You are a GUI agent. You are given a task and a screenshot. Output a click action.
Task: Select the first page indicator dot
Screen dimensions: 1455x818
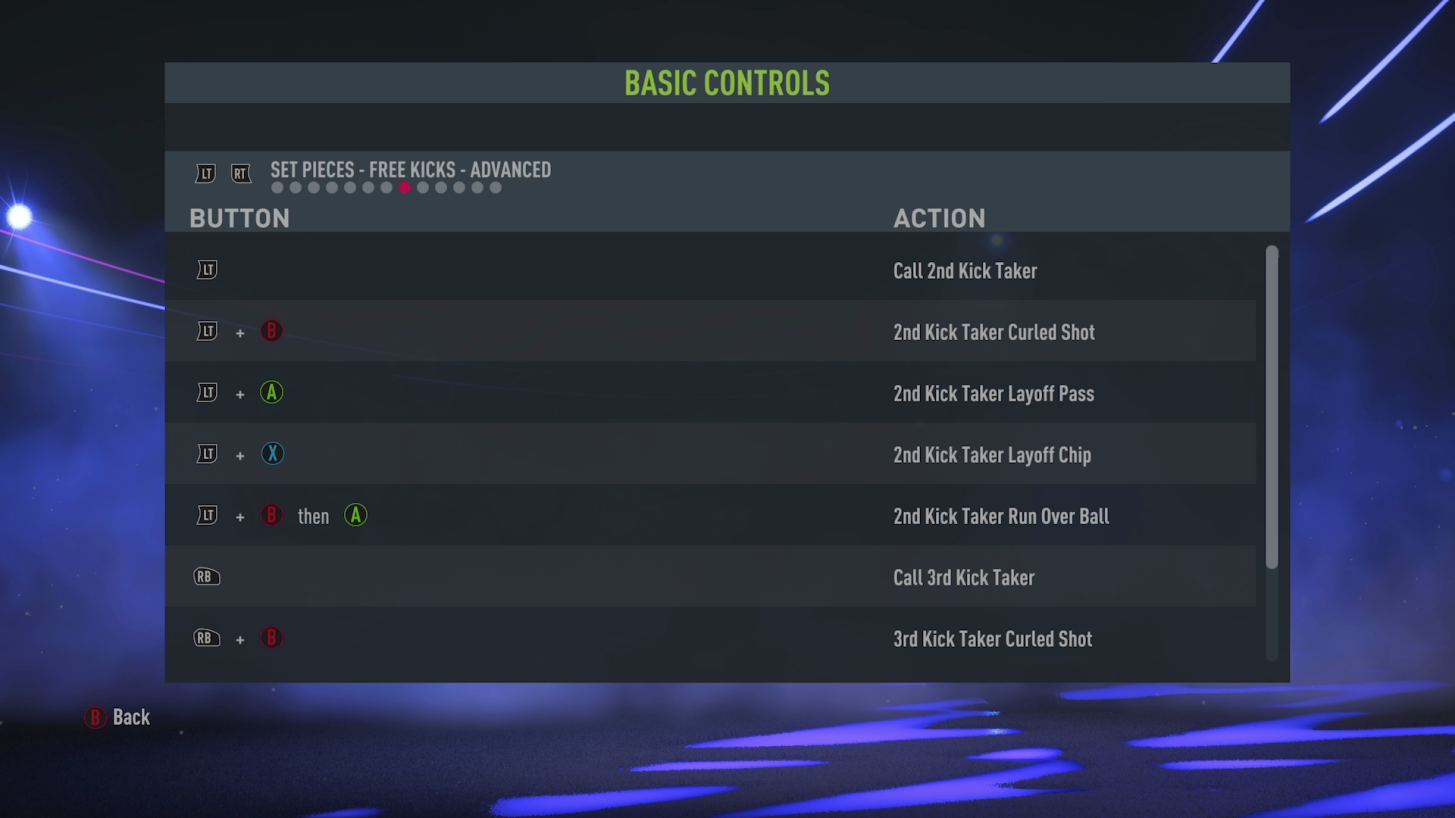276,187
